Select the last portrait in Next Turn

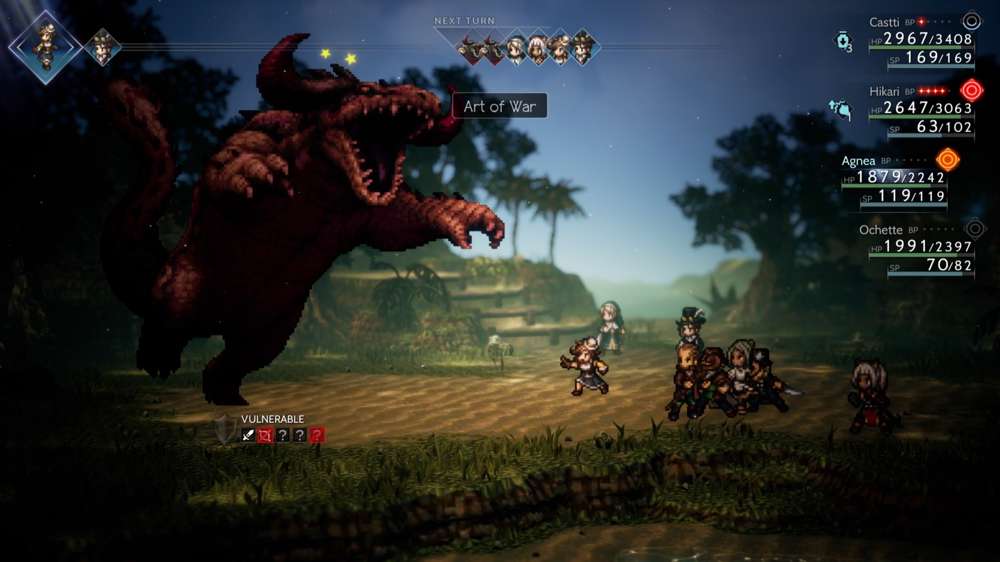(583, 47)
